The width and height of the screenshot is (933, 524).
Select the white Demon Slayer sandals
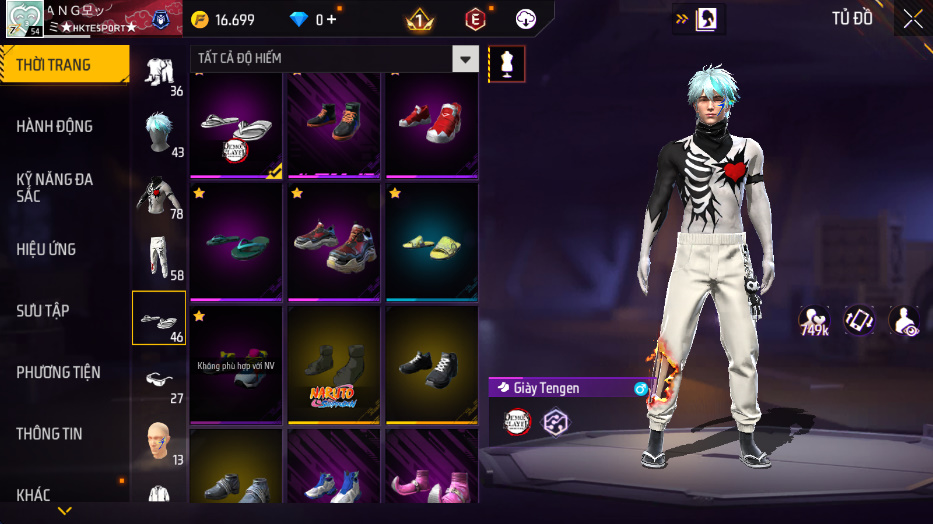[235, 125]
